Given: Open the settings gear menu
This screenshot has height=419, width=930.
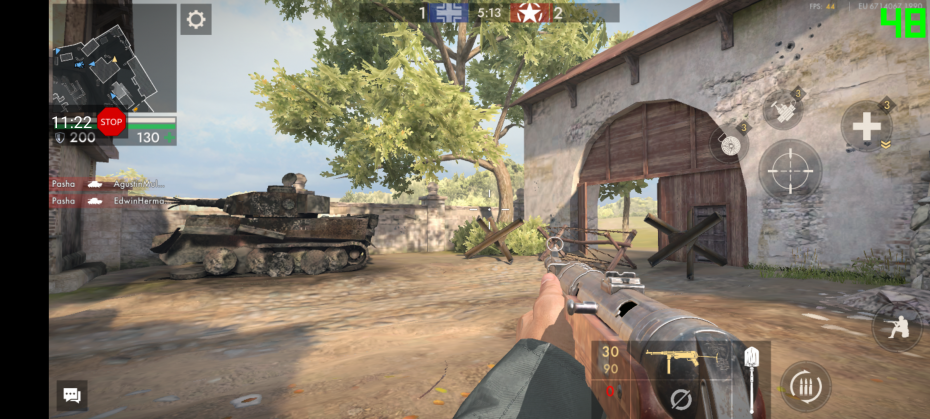Looking at the screenshot, I should tap(196, 20).
